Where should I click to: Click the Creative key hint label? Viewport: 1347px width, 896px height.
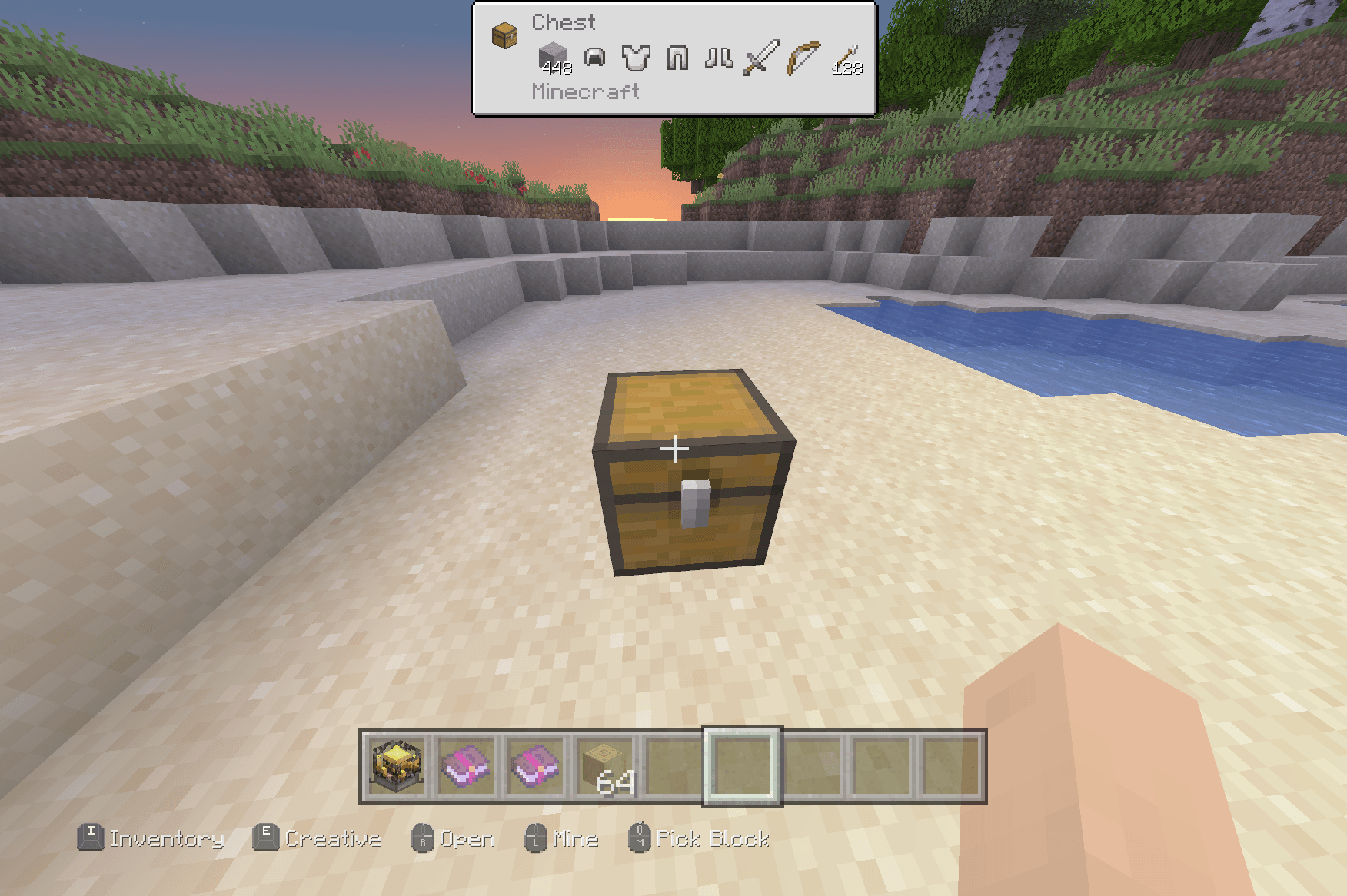(332, 839)
